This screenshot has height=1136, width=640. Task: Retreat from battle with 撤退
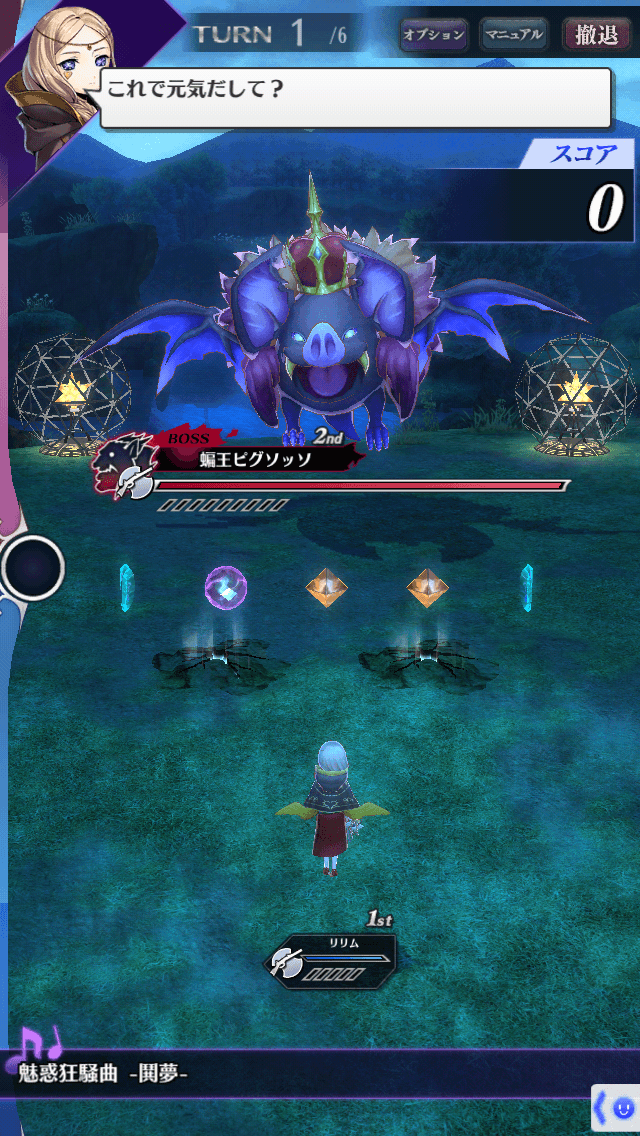click(596, 36)
